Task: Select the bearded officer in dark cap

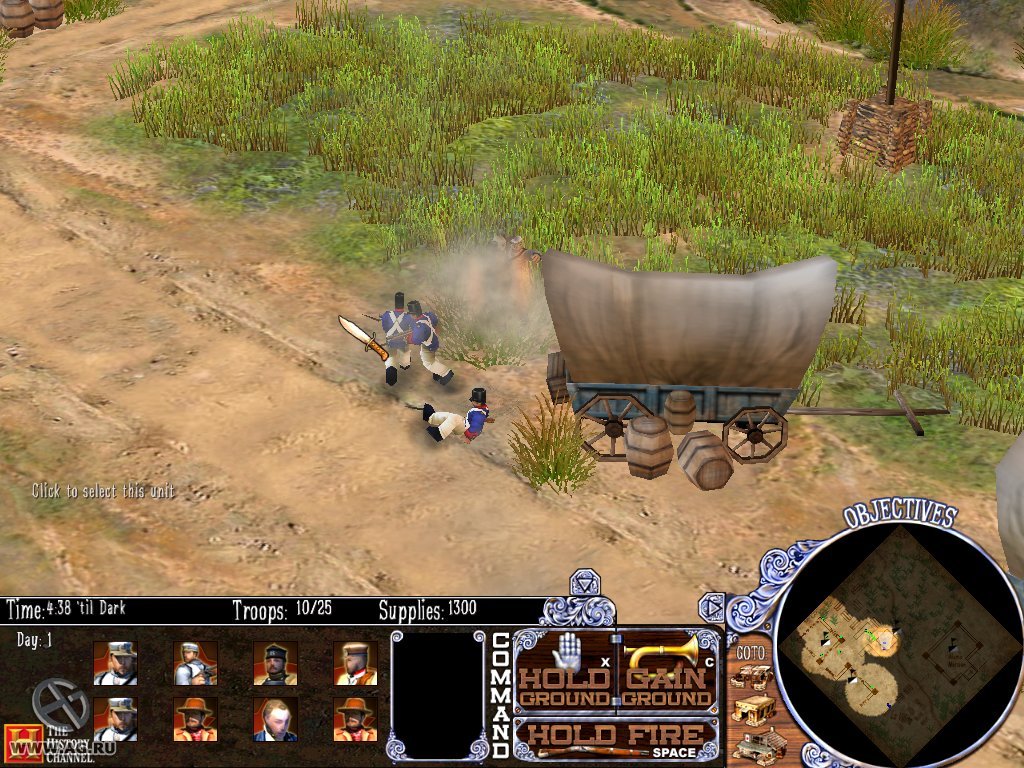Action: [x=275, y=662]
